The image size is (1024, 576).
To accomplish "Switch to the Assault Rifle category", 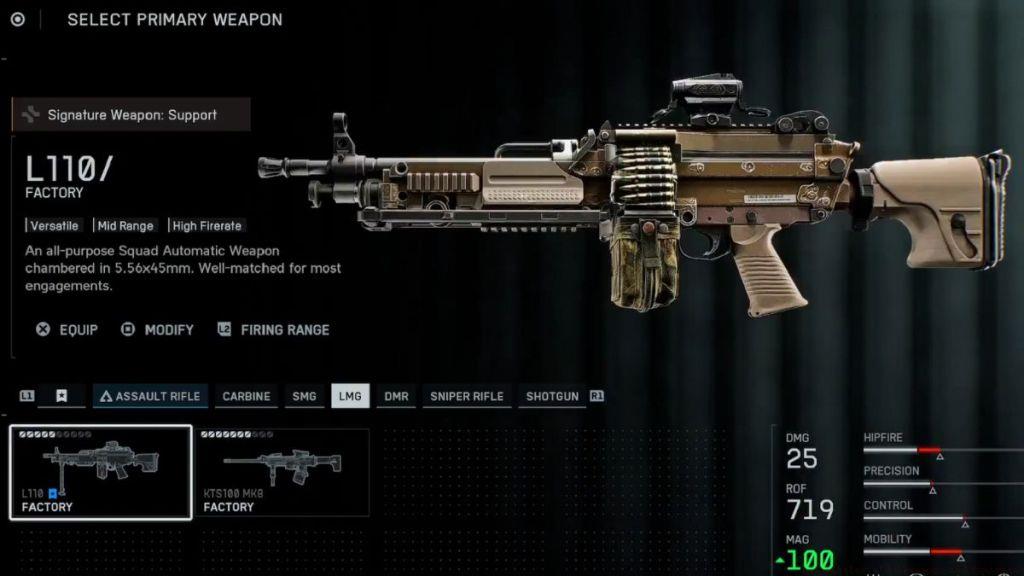I will (x=150, y=396).
